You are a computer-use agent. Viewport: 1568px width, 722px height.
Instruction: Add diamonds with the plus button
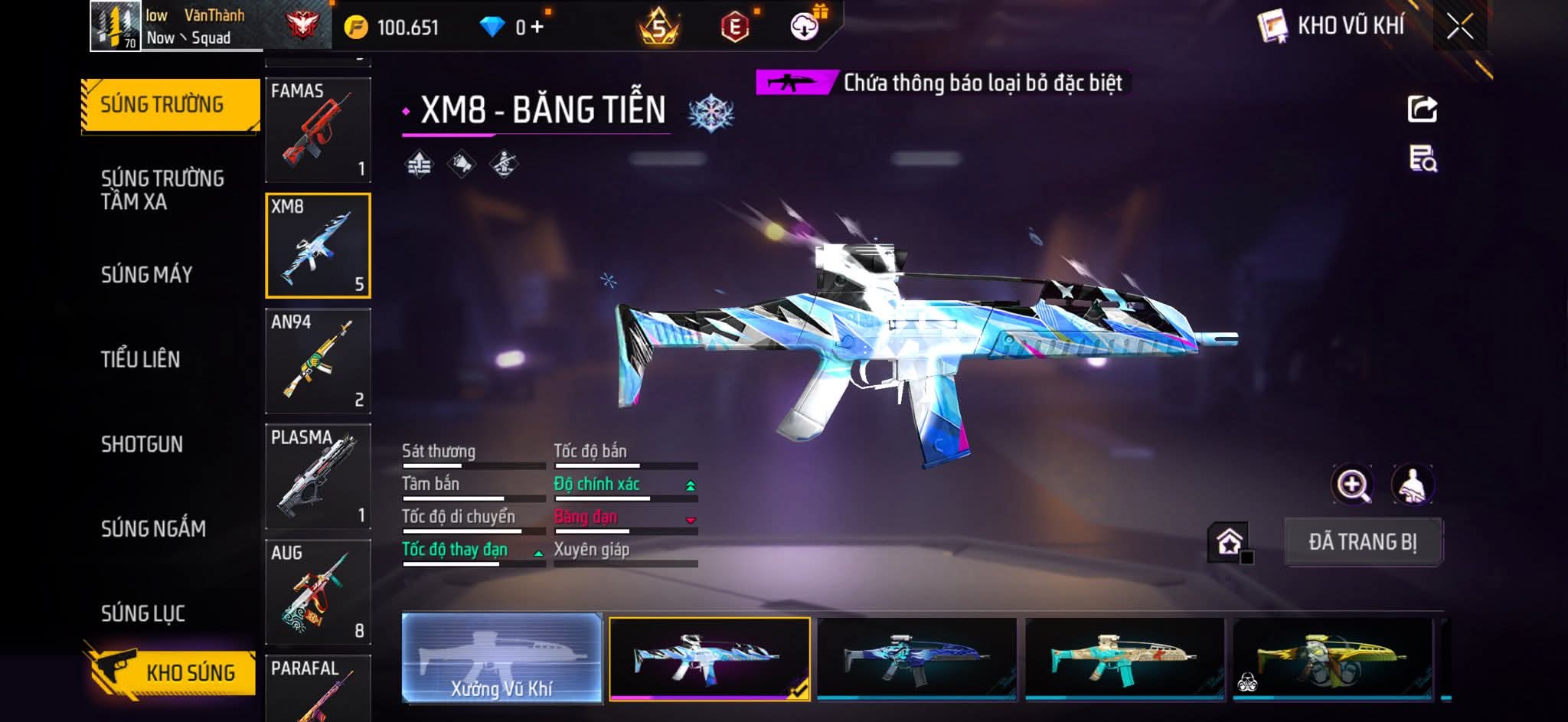[537, 28]
